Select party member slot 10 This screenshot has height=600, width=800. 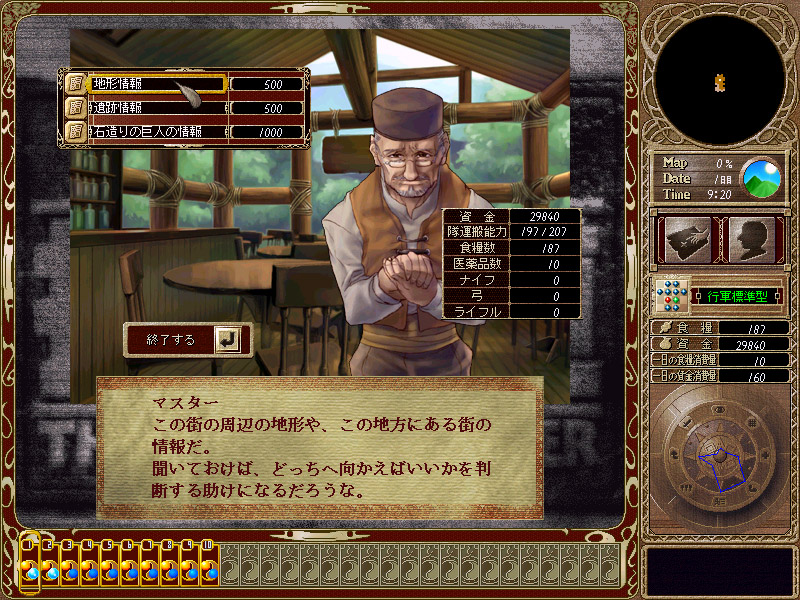pos(209,565)
